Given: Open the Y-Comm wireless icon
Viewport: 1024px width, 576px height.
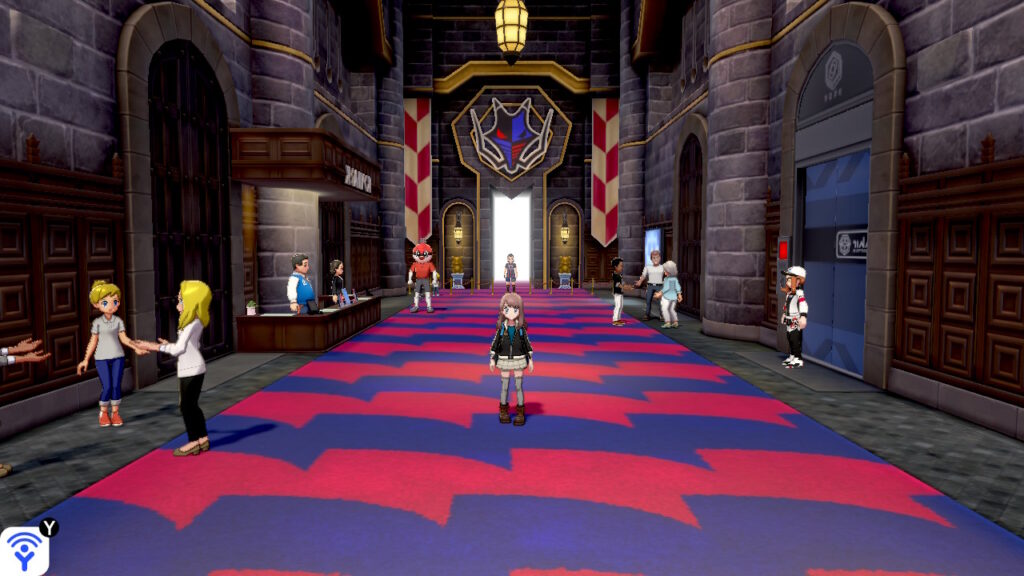Looking at the screenshot, I should pos(22,551).
